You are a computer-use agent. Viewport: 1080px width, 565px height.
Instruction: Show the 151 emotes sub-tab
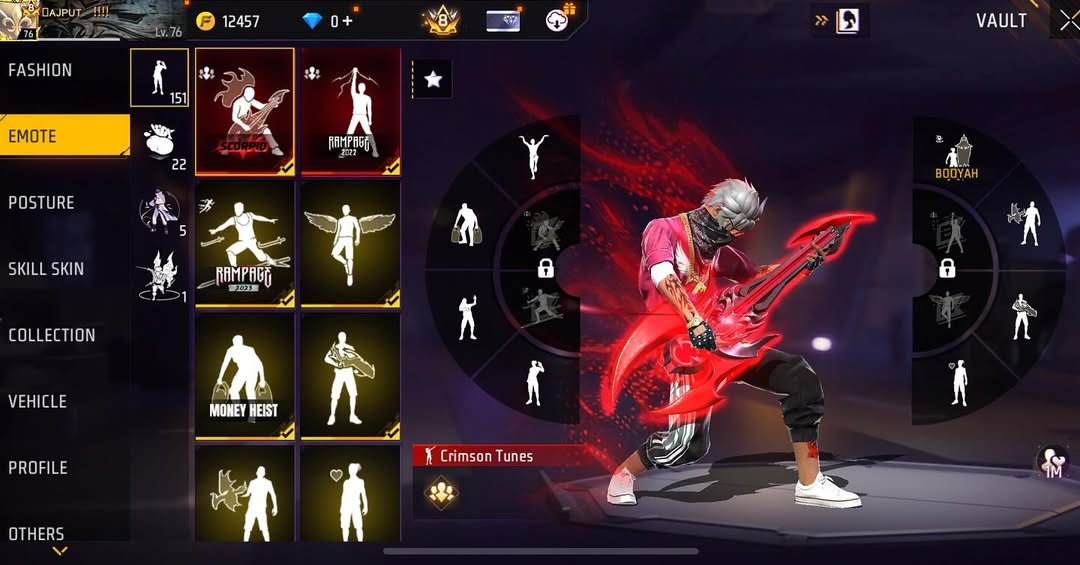pyautogui.click(x=160, y=78)
